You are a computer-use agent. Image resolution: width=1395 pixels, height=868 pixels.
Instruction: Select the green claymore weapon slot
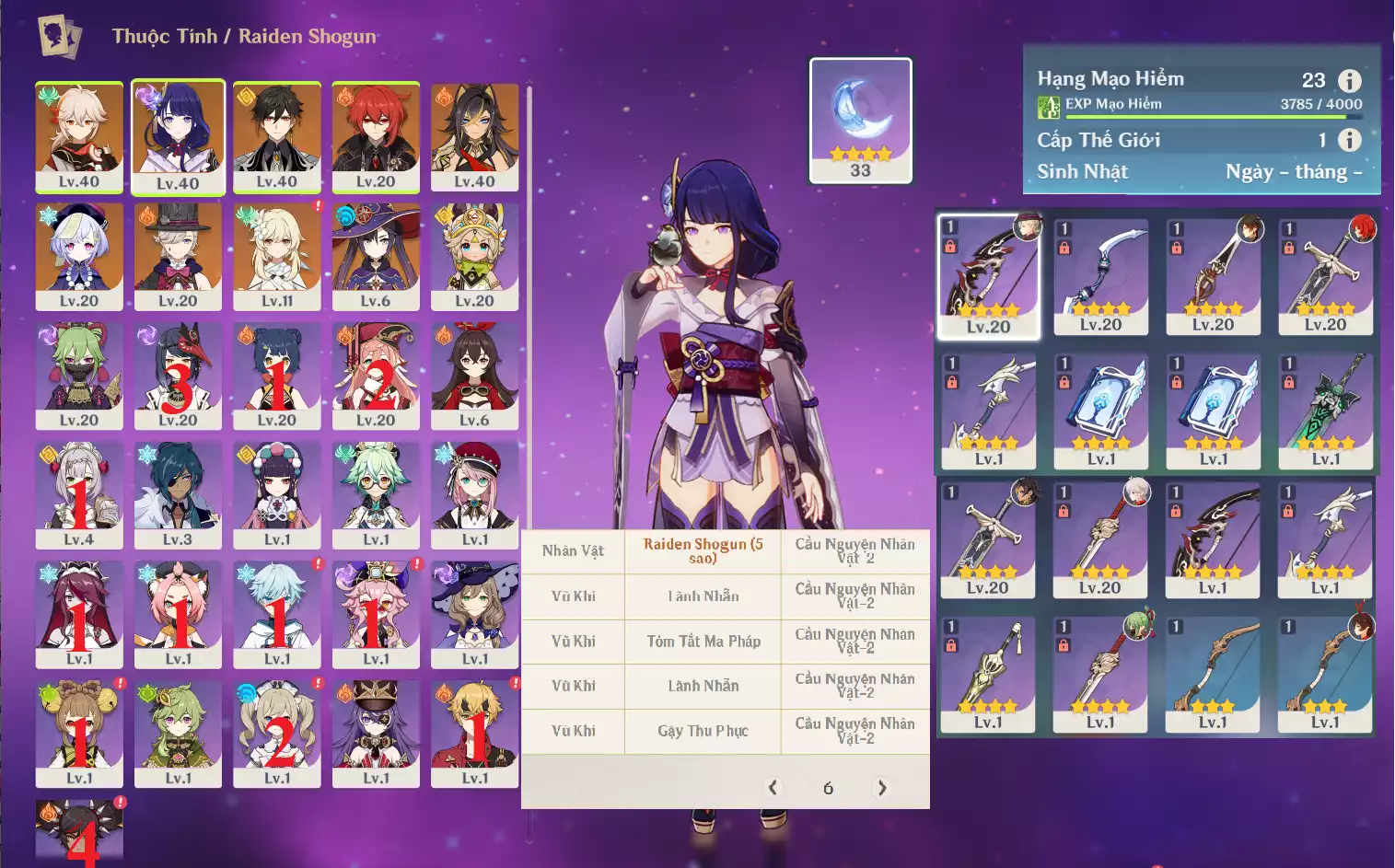click(x=1326, y=411)
